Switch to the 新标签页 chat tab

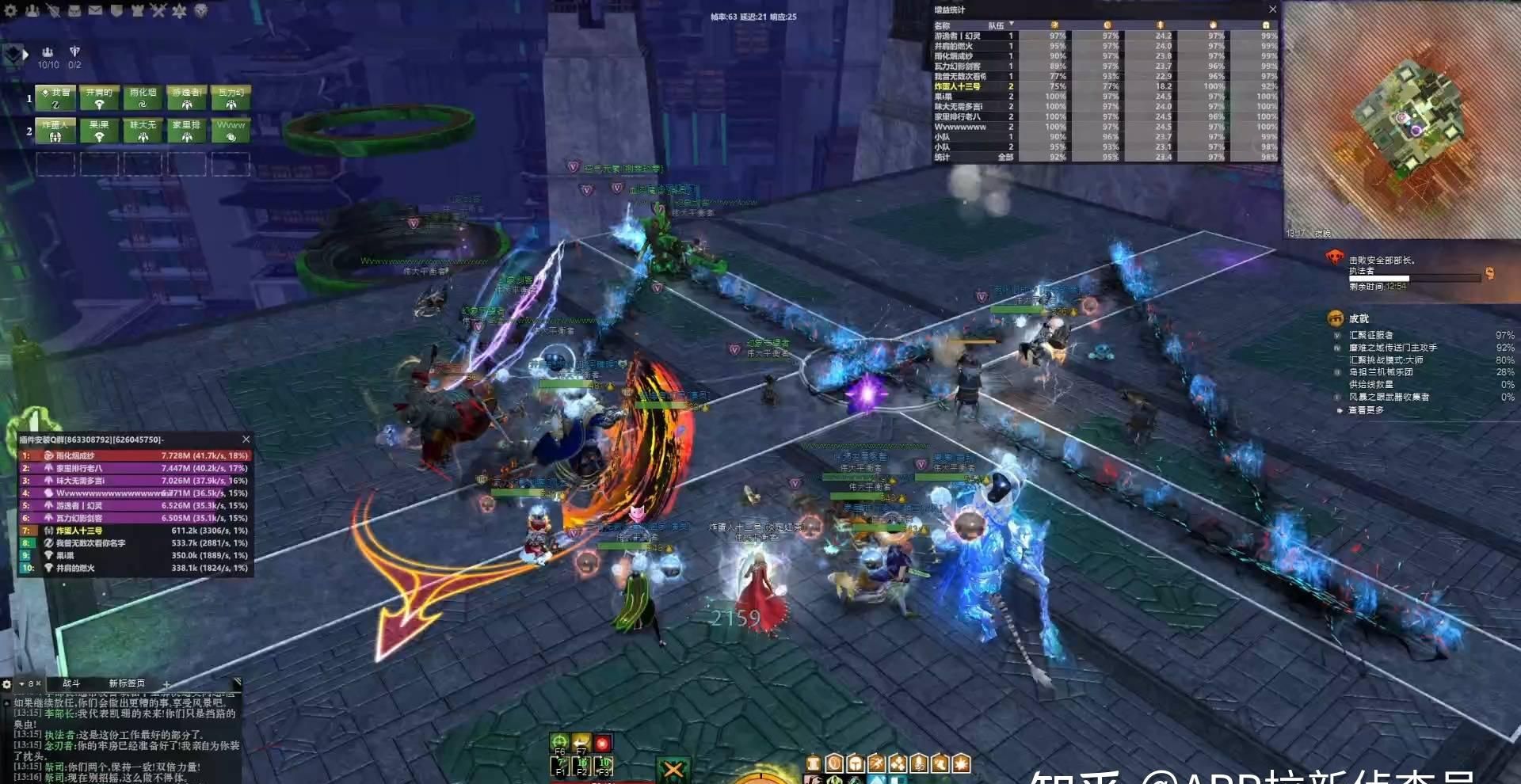pyautogui.click(x=127, y=683)
